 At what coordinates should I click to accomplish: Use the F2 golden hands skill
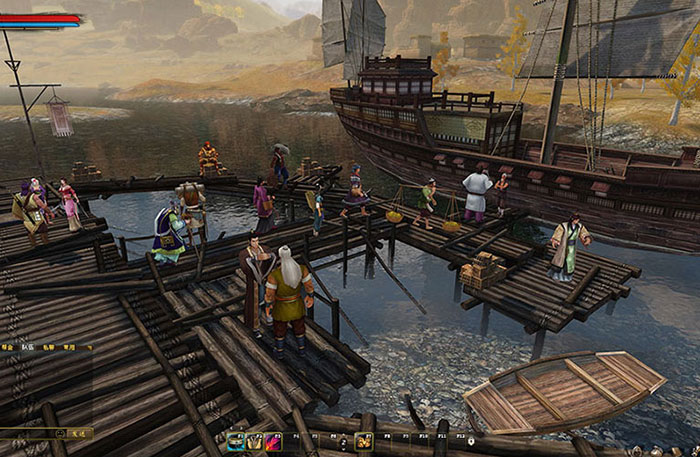(x=254, y=441)
